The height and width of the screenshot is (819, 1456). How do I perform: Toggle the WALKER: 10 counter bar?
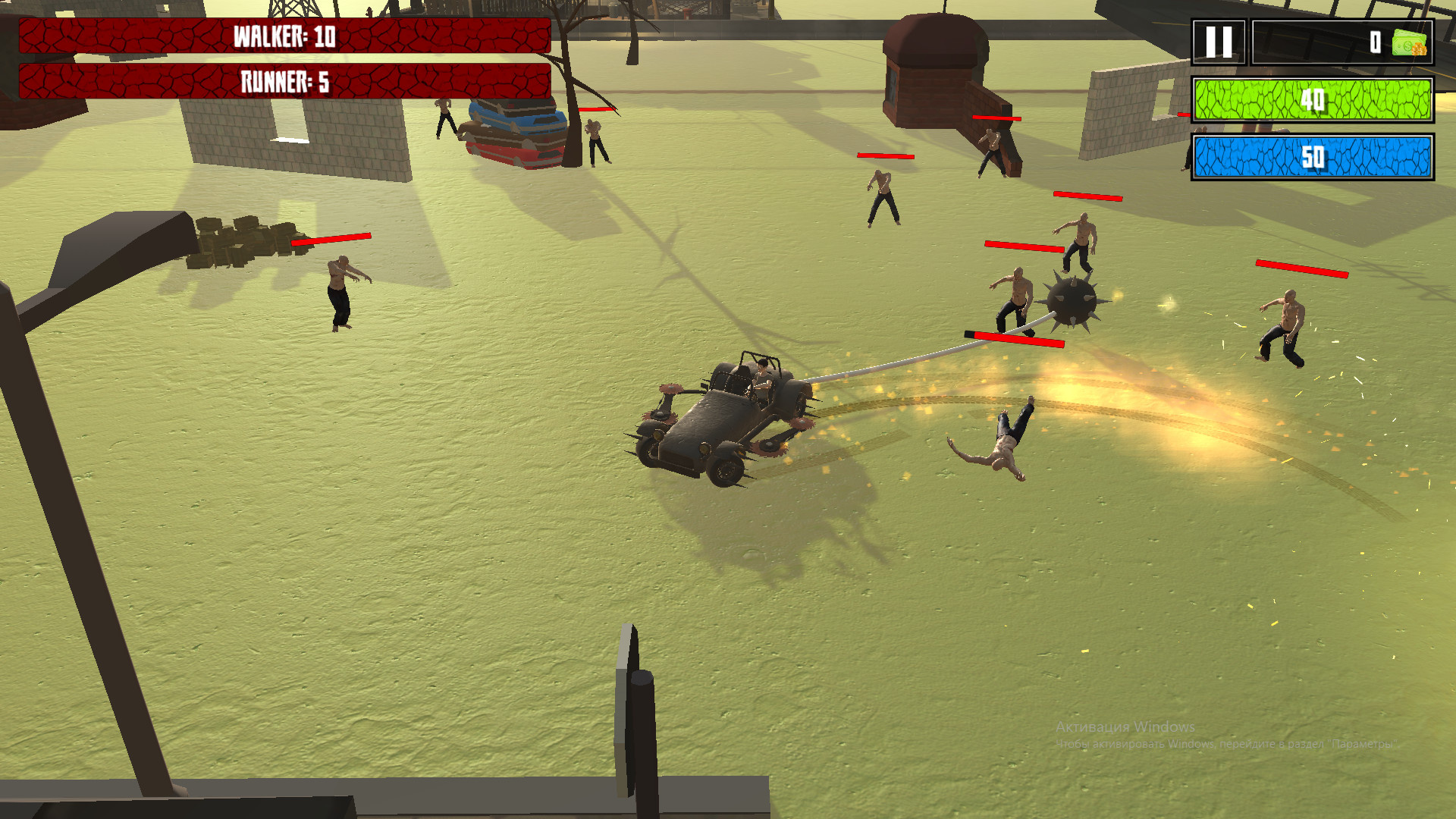point(284,35)
